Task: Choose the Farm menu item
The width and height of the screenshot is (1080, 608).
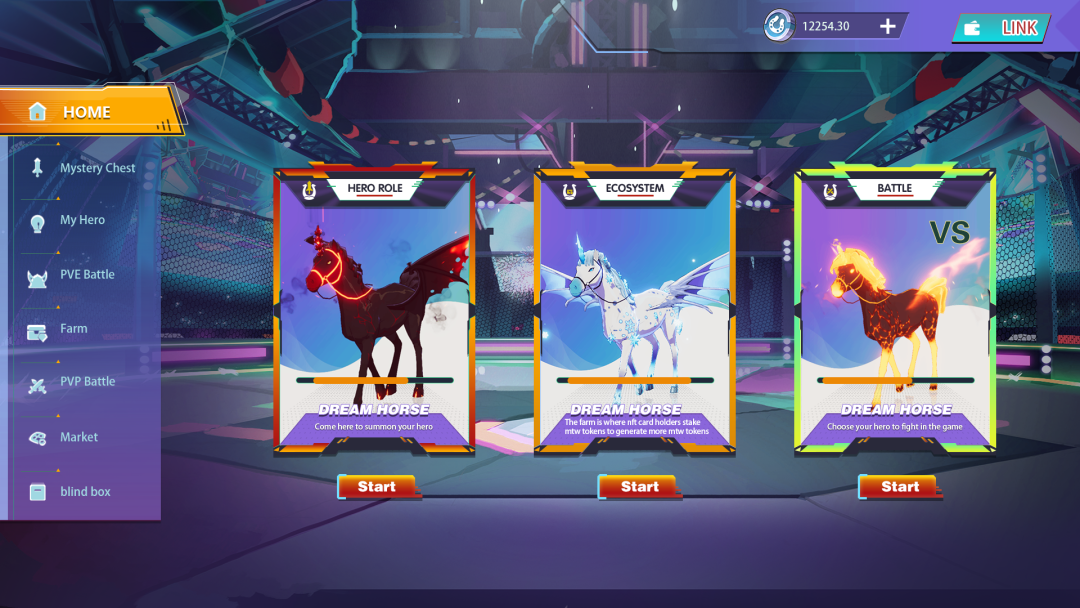Action: (x=73, y=328)
